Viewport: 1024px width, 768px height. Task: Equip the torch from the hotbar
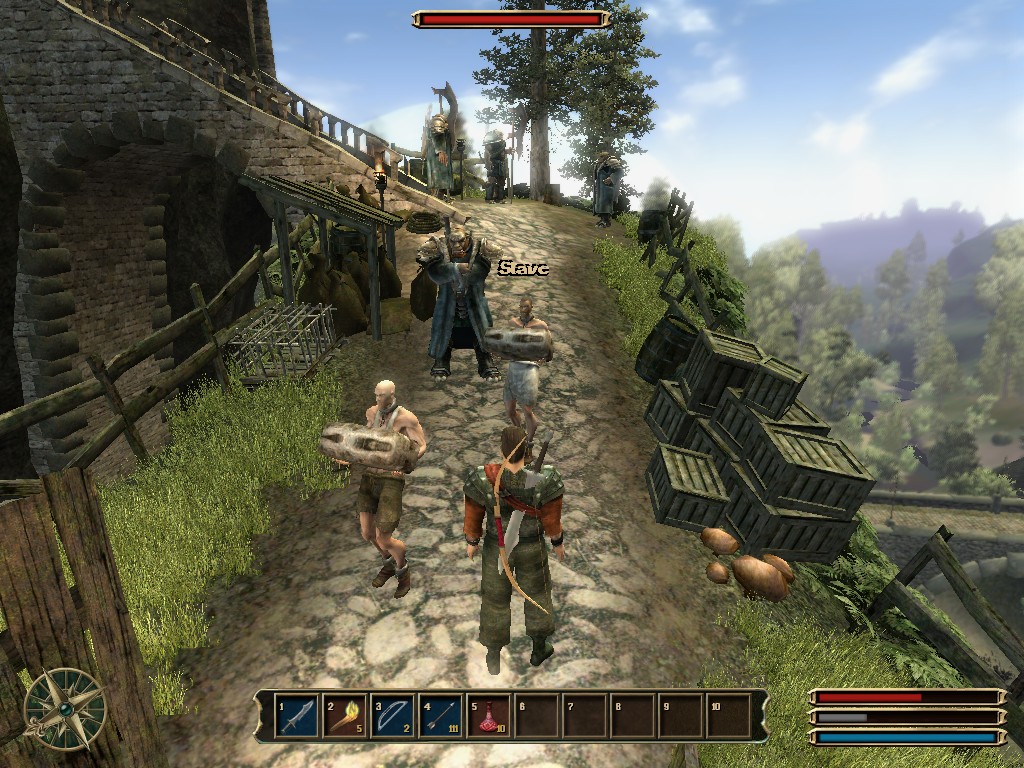(345, 716)
